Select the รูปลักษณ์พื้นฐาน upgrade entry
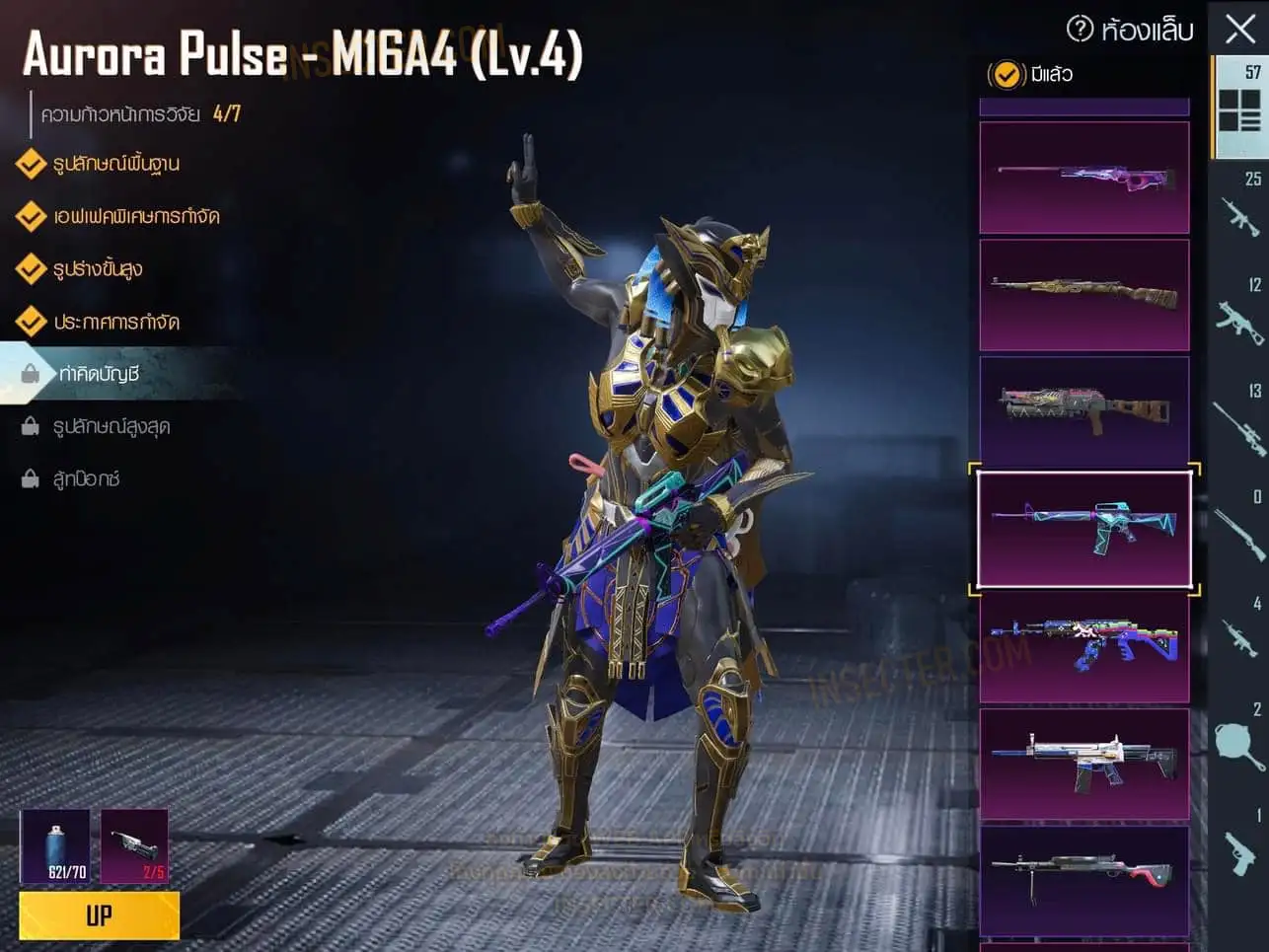 pyautogui.click(x=115, y=164)
